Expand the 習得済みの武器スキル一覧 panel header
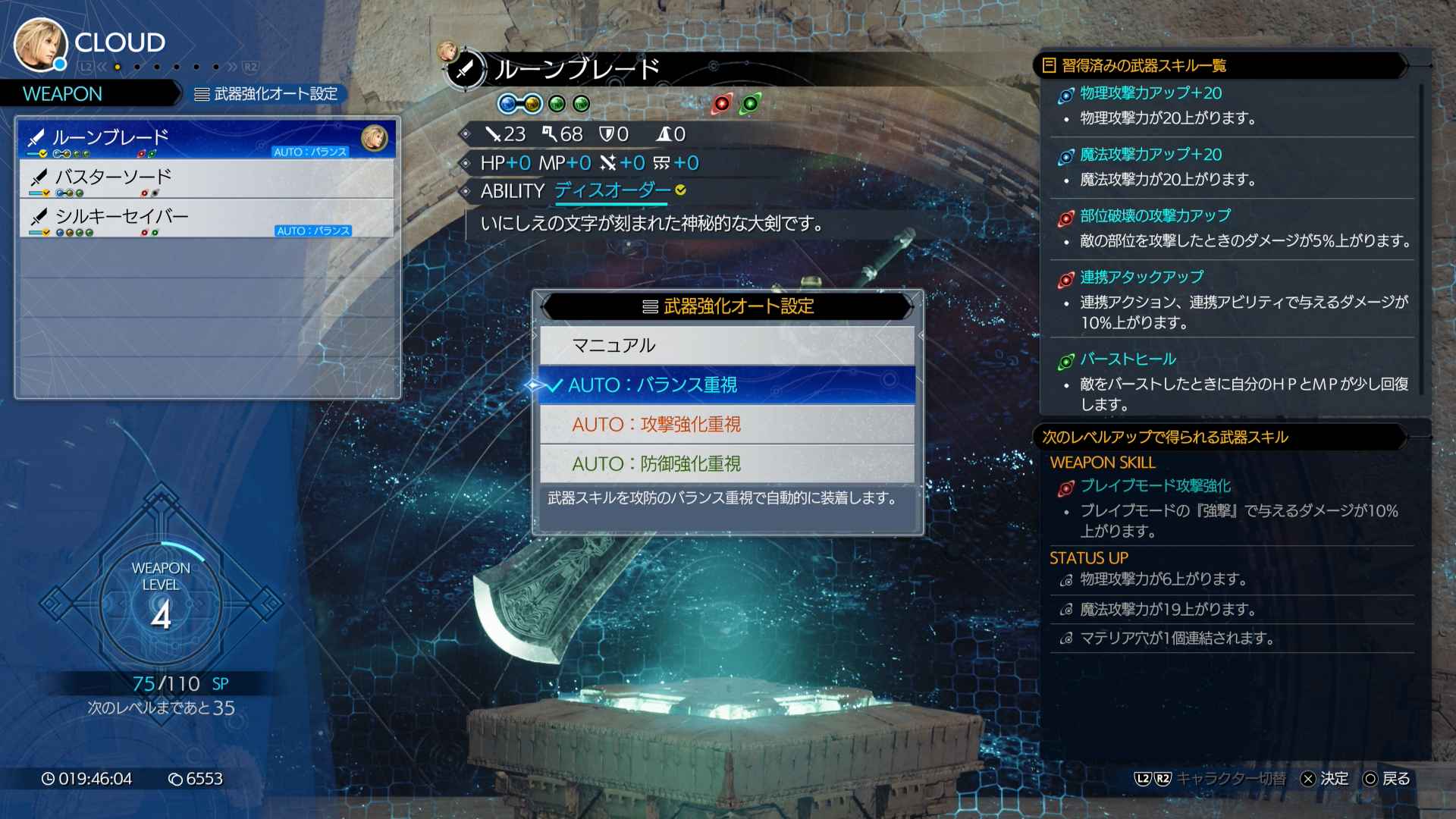1456x819 pixels. click(1136, 66)
